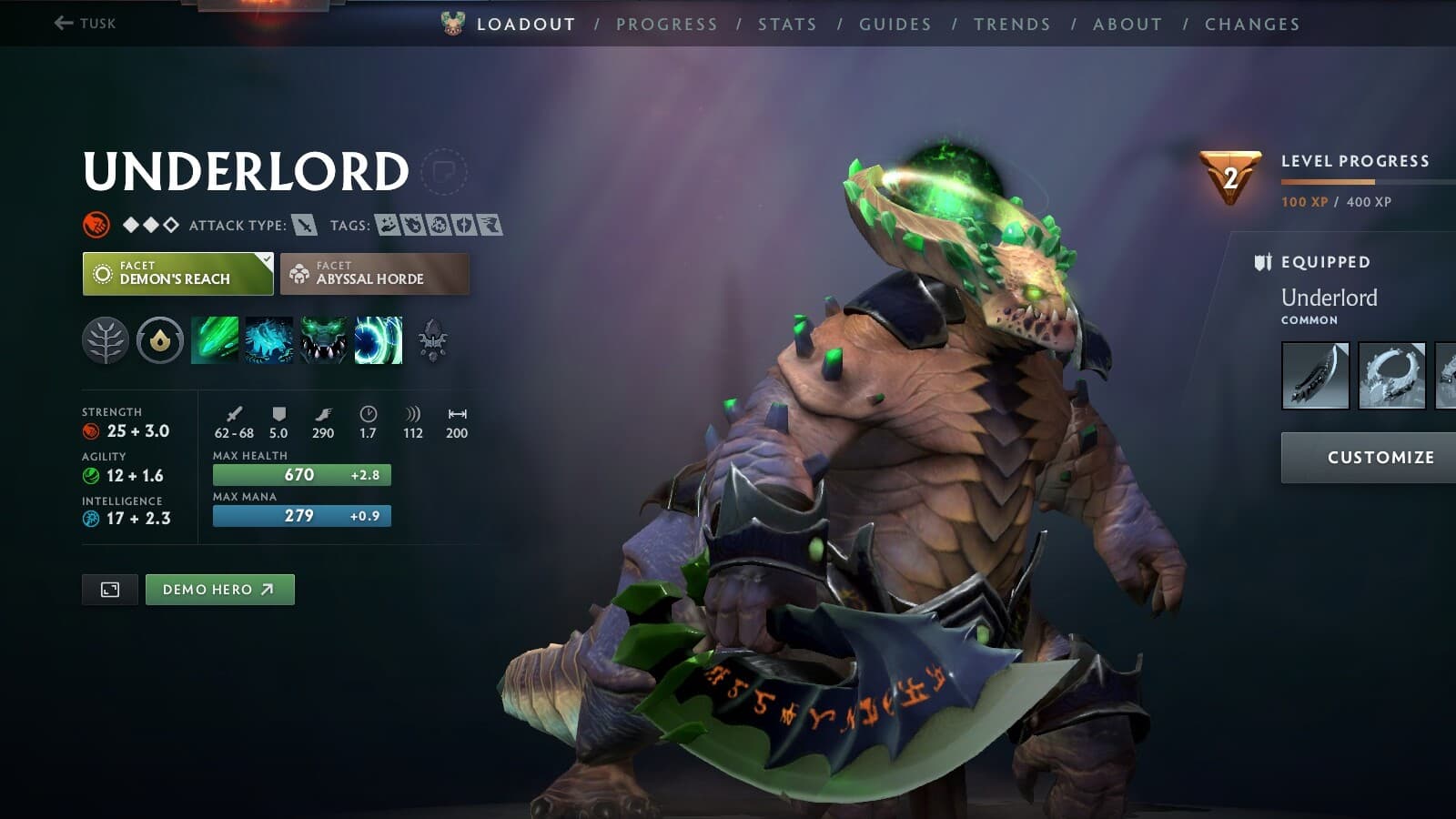Open the hero comment bubble next to UNDERLORD
Image resolution: width=1456 pixels, height=819 pixels.
(445, 169)
